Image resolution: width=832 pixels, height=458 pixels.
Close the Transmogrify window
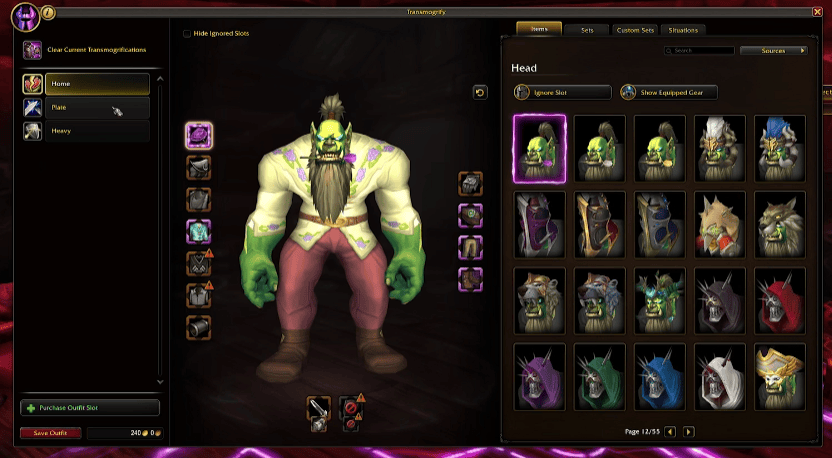[818, 13]
